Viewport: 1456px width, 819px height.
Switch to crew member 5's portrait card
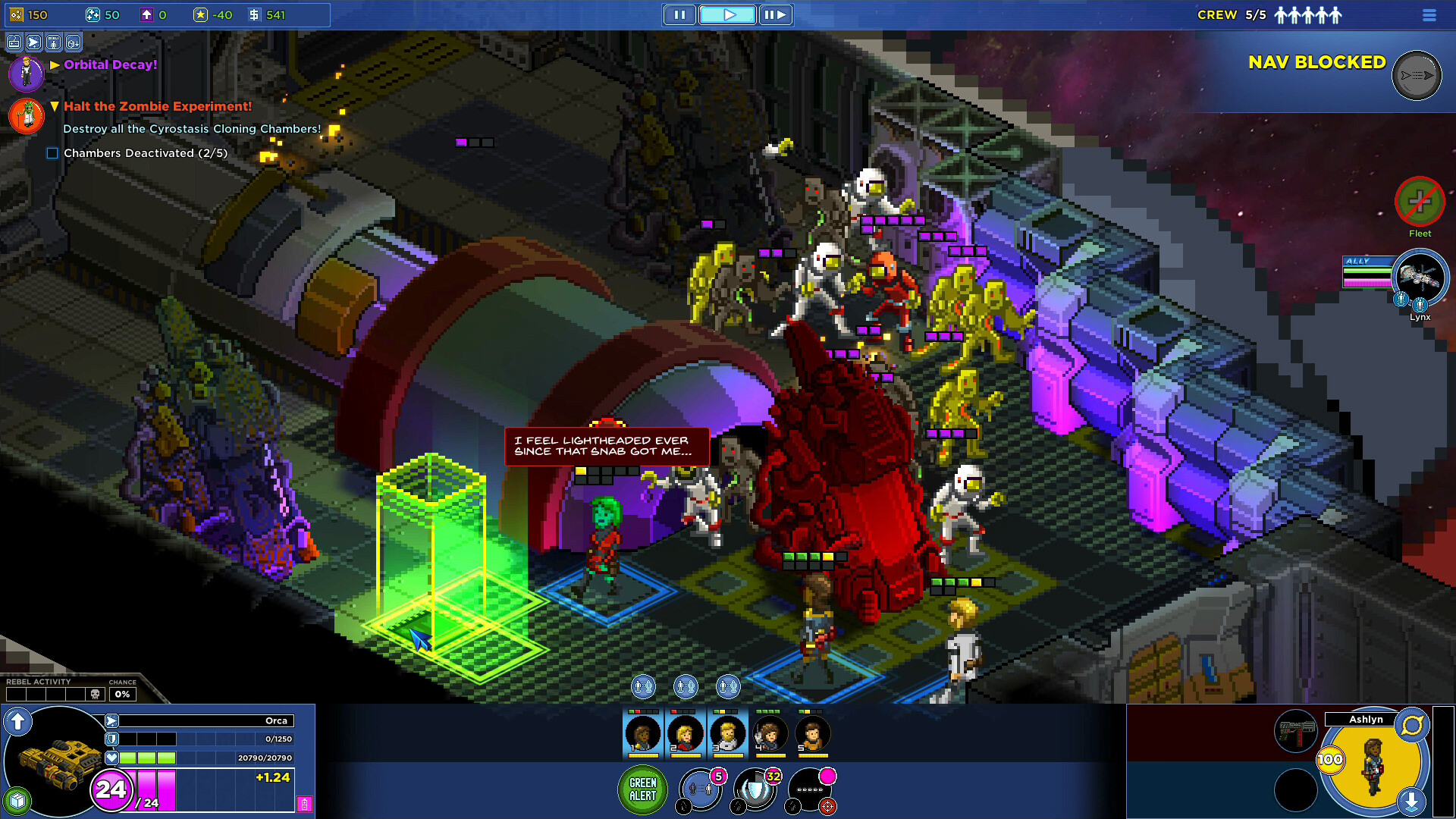coord(811,733)
